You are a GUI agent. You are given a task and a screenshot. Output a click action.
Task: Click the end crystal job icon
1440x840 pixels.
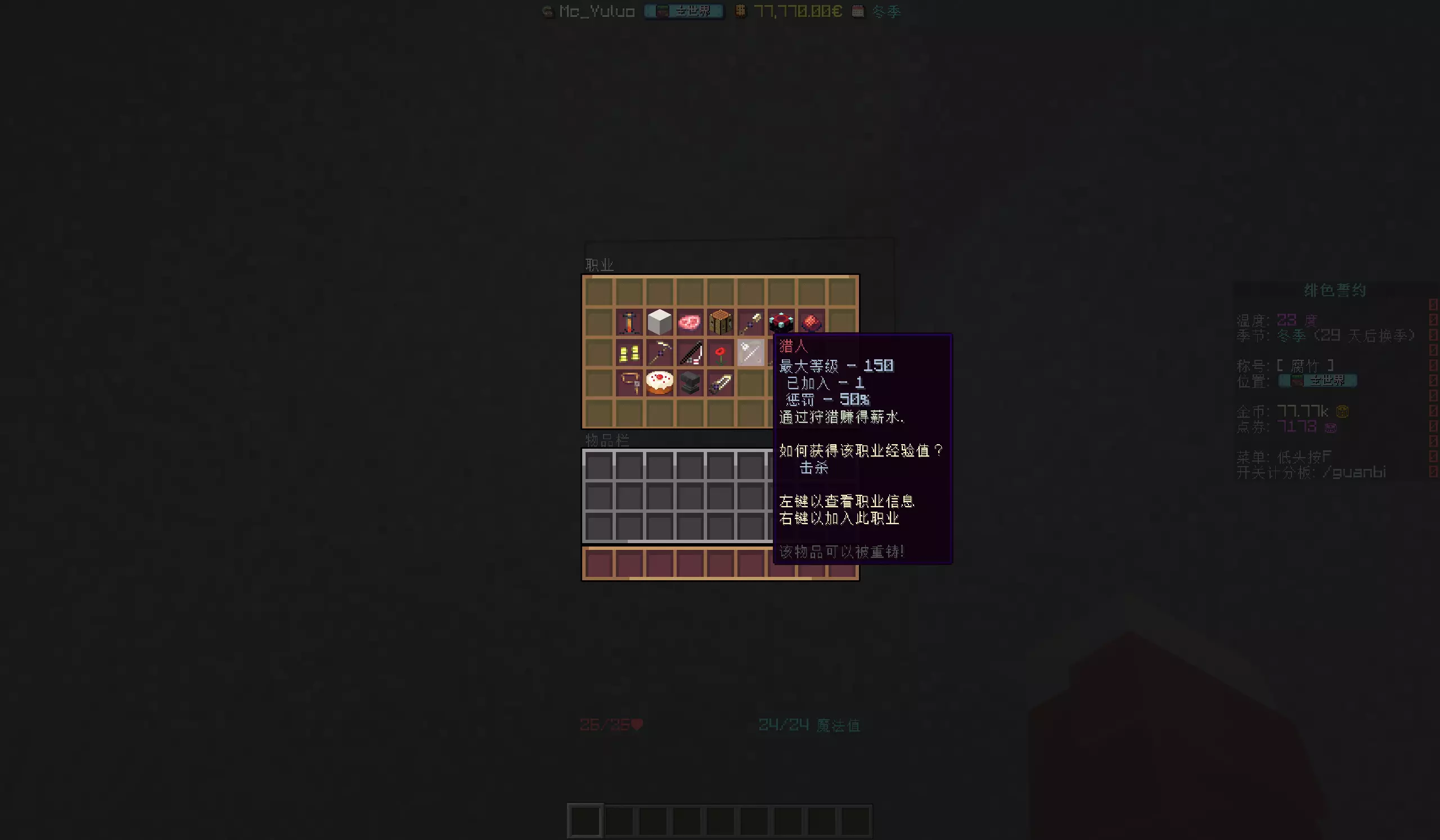781,323
